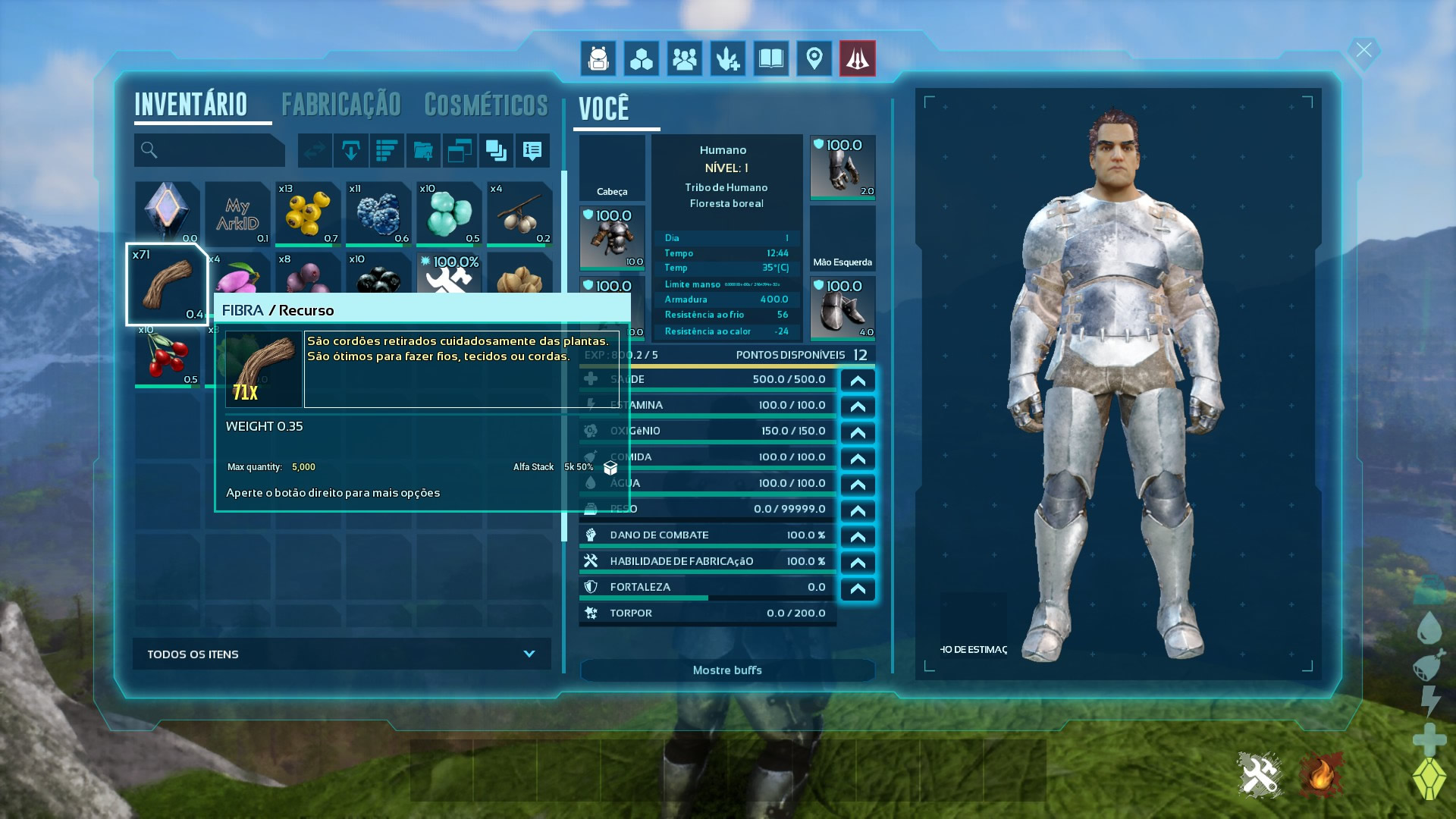The image size is (1456, 819).
Task: Click the inventory search field
Action: pyautogui.click(x=210, y=150)
